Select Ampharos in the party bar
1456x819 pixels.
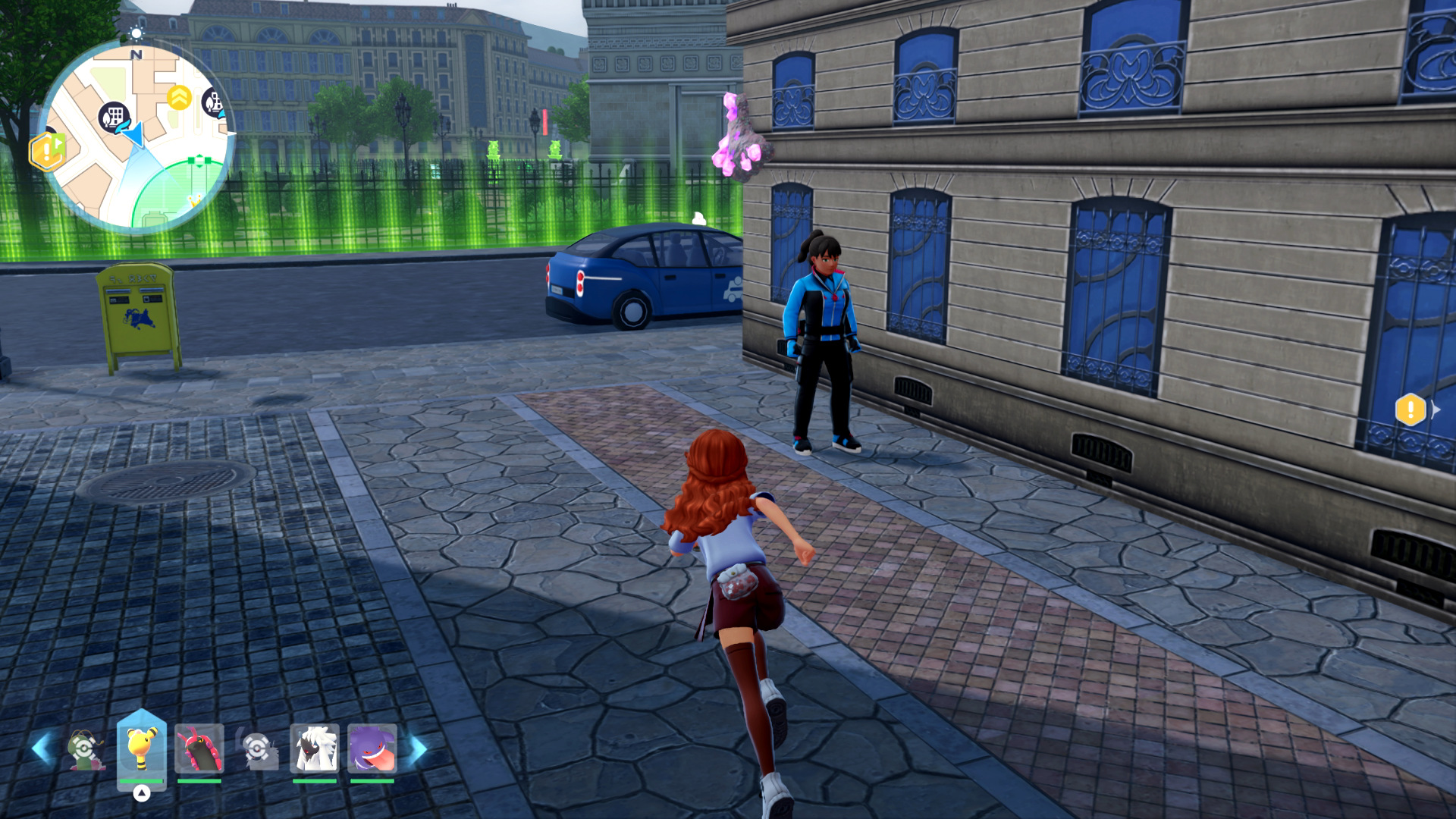(x=141, y=748)
